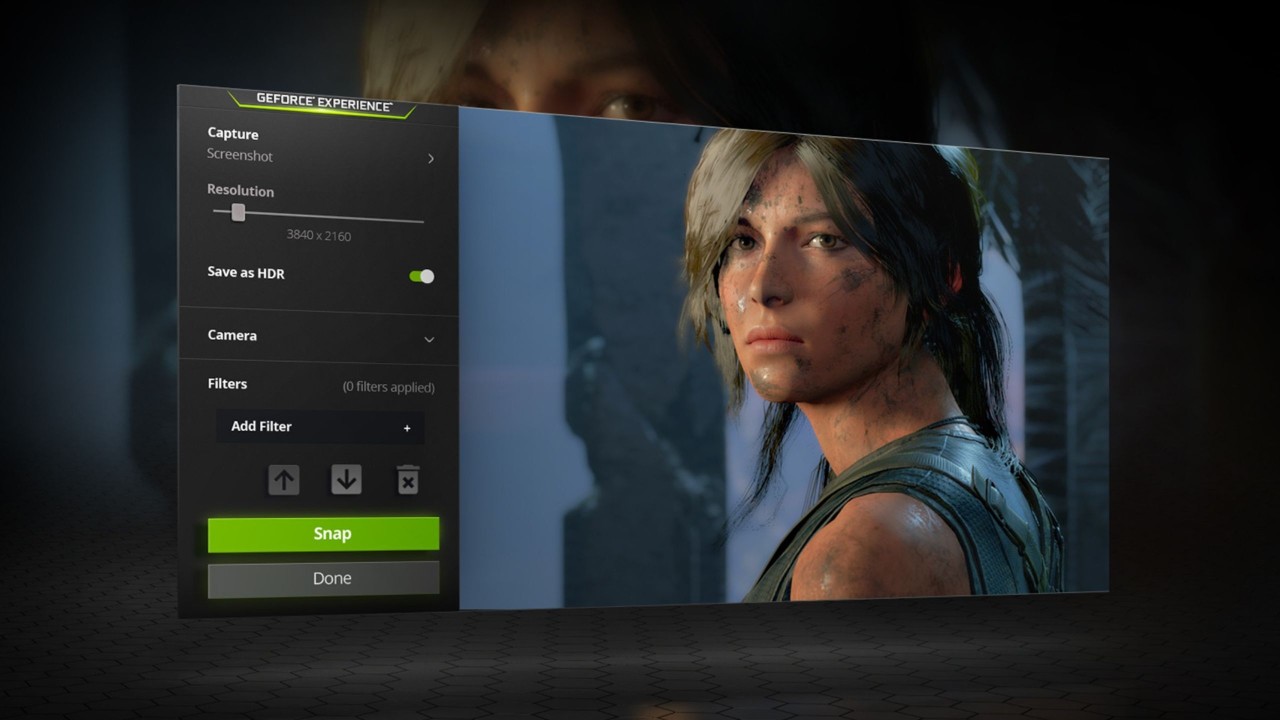Select the Filters section header
This screenshot has height=720, width=1280.
227,384
